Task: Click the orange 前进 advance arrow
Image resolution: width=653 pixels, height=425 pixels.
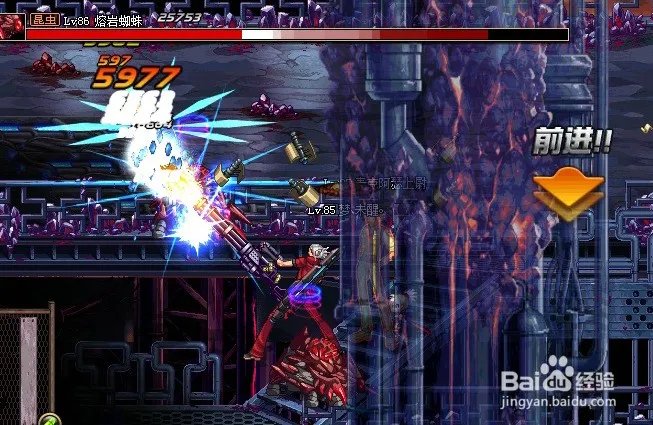Action: 568,191
